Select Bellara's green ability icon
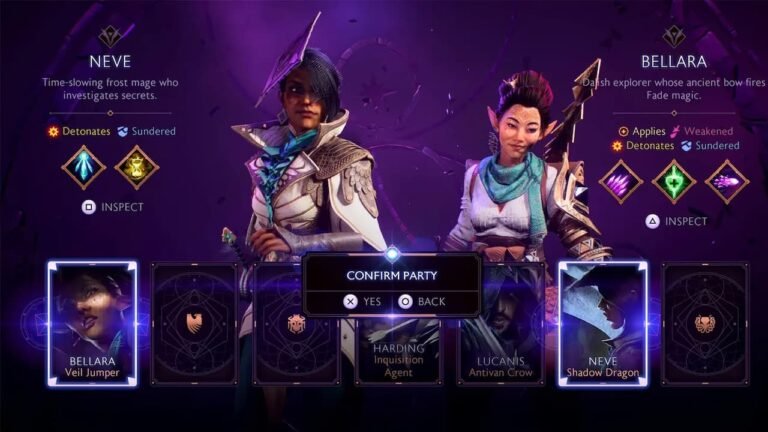This screenshot has height=432, width=768. 674,181
